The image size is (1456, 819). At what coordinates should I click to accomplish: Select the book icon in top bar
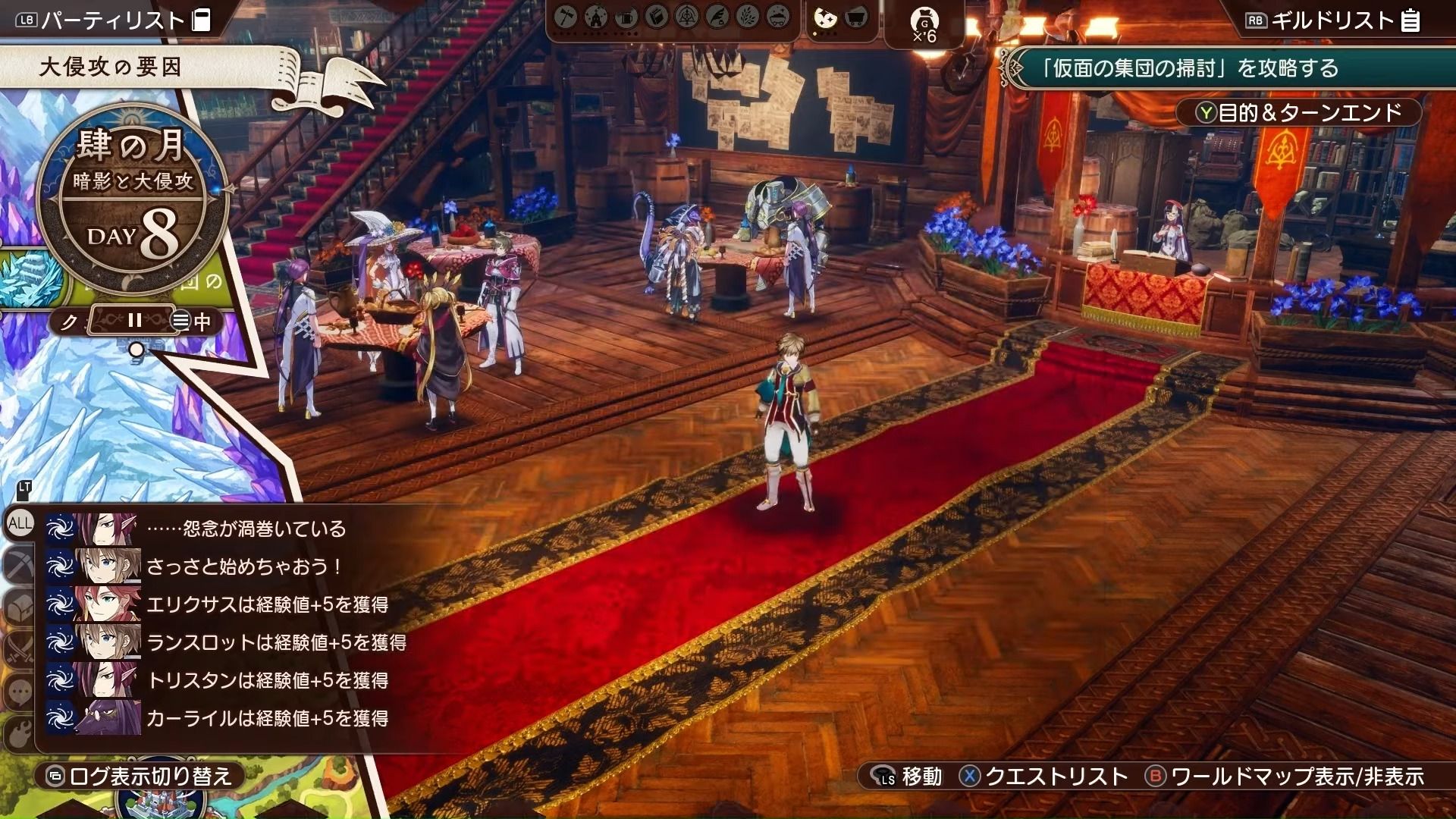click(657, 17)
